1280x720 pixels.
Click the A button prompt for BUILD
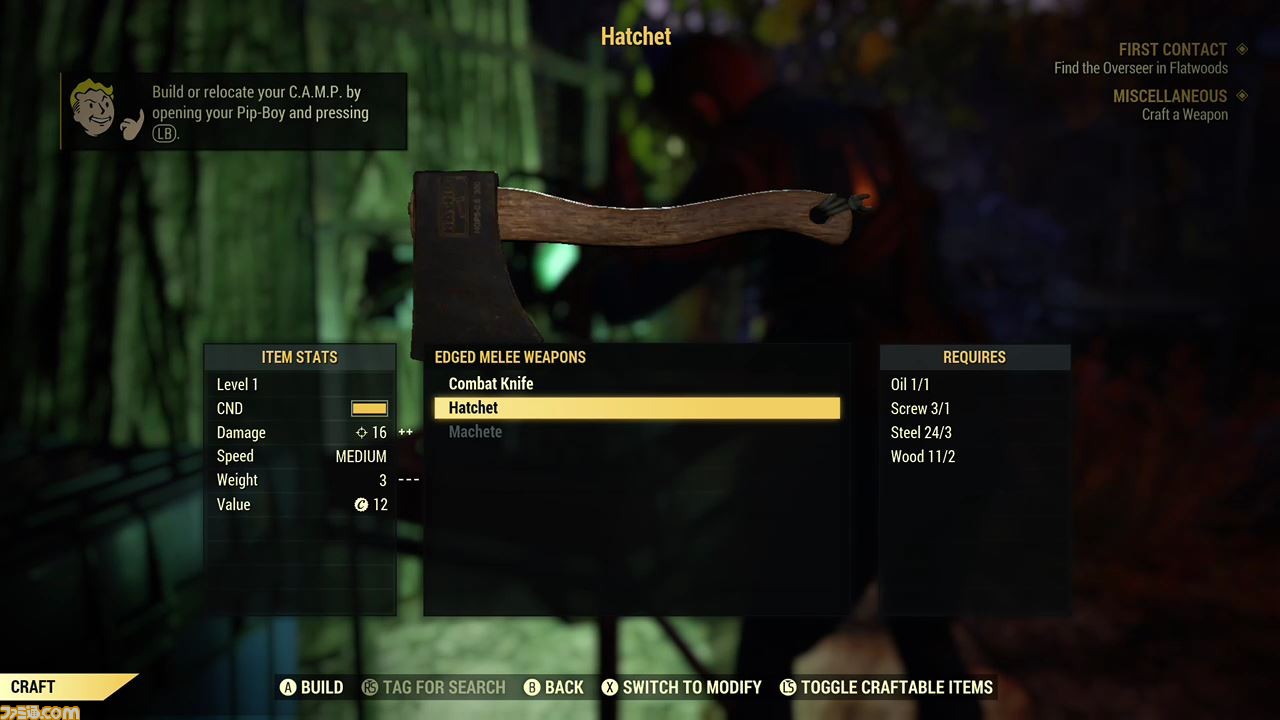pyautogui.click(x=290, y=687)
